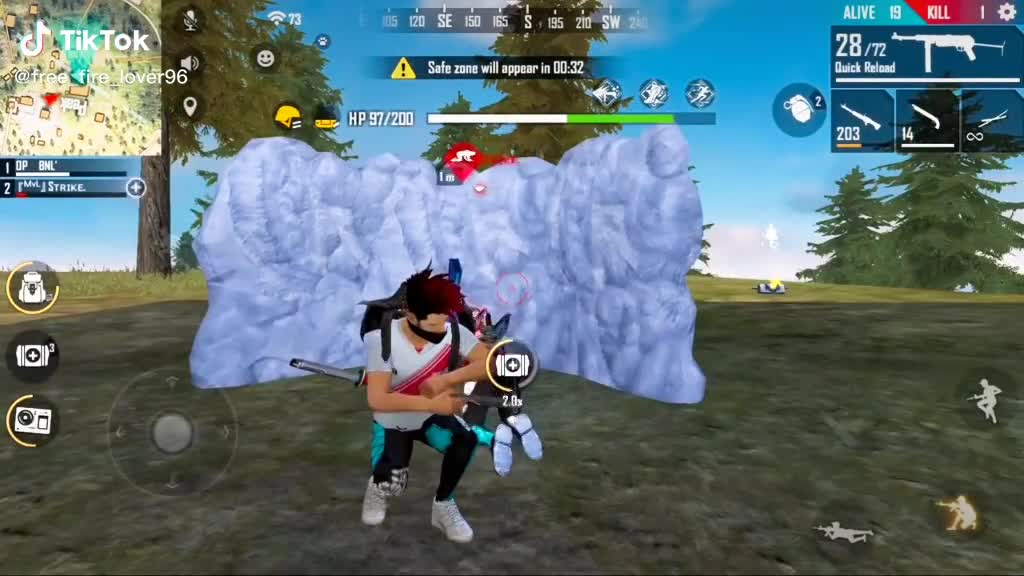Screen dimensions: 1024x576
Task: Use the medkit from the left-side item button
Action: (x=32, y=355)
